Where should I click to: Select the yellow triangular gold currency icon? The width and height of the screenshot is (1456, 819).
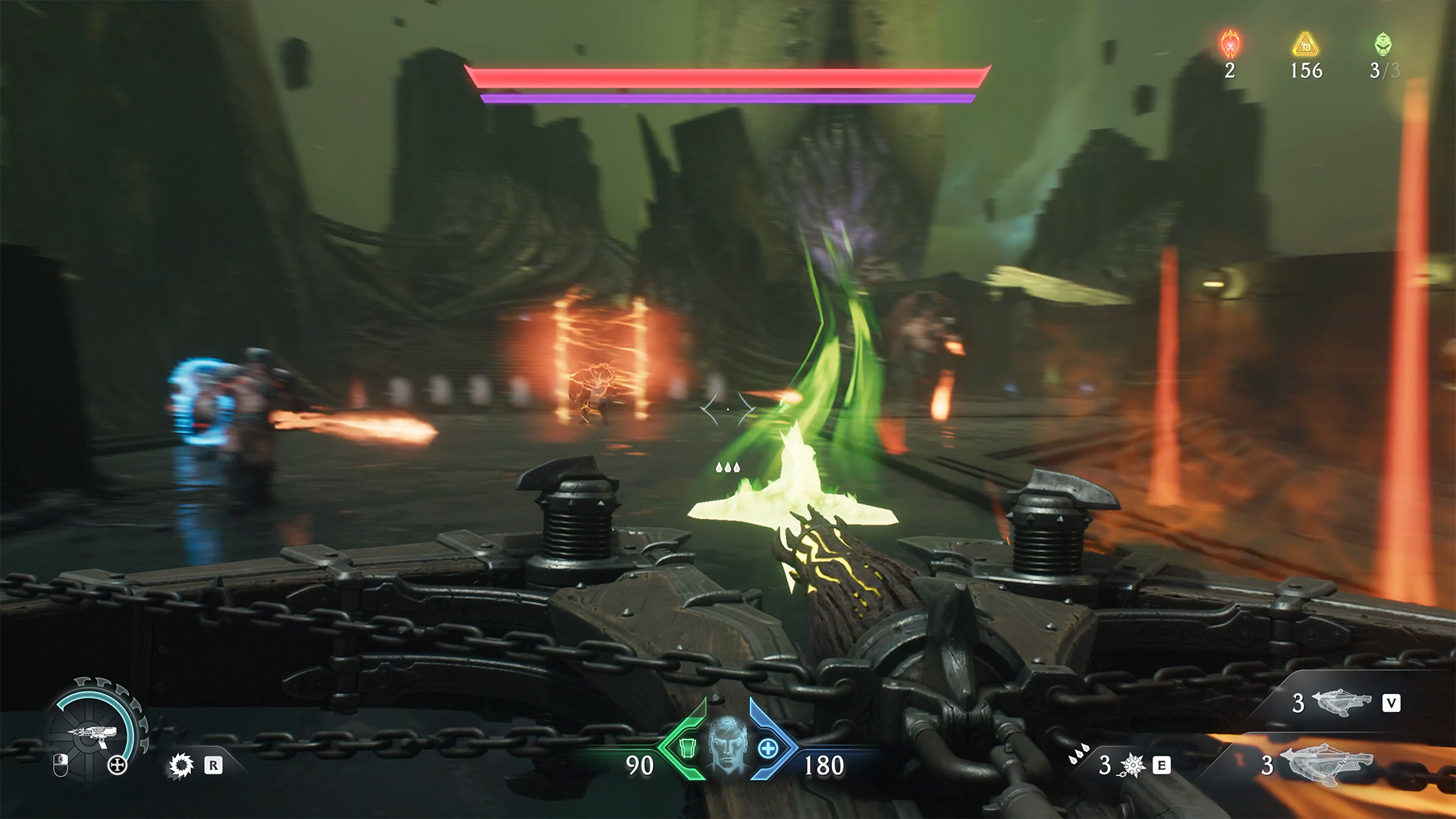pos(1306,45)
